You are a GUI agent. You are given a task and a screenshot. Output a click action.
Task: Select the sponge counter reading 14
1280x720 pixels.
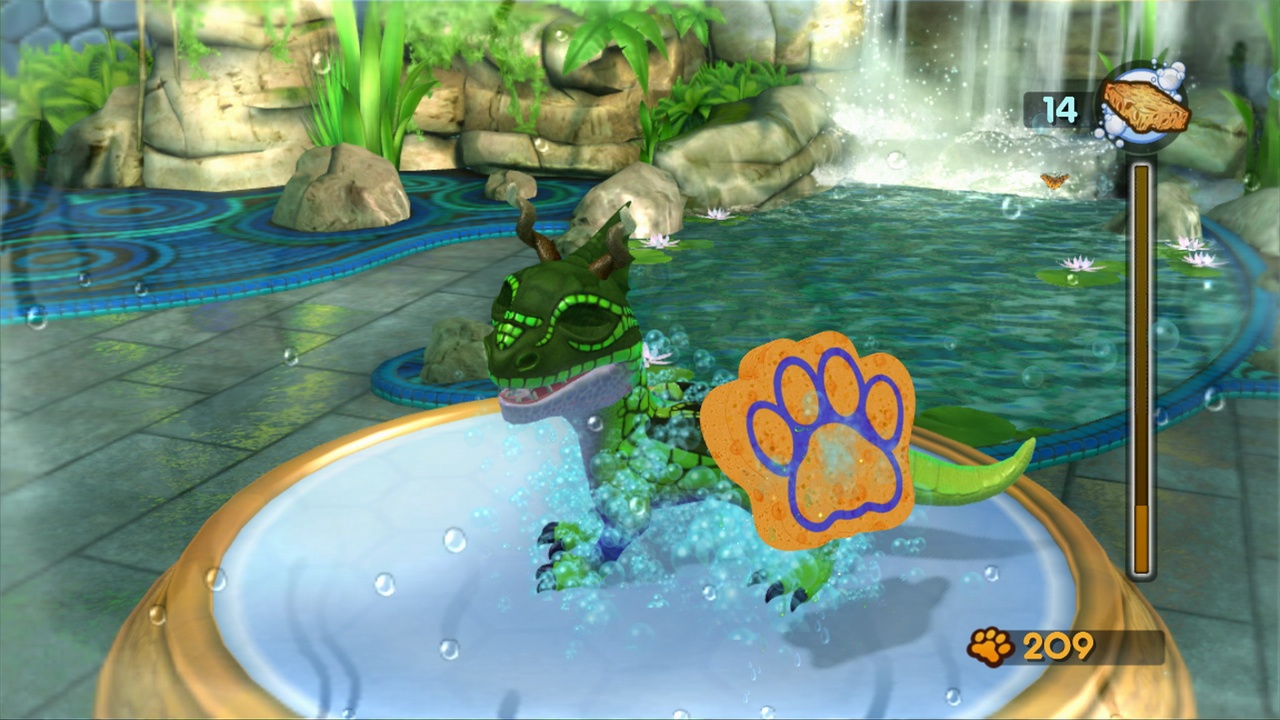pyautogui.click(x=1057, y=110)
